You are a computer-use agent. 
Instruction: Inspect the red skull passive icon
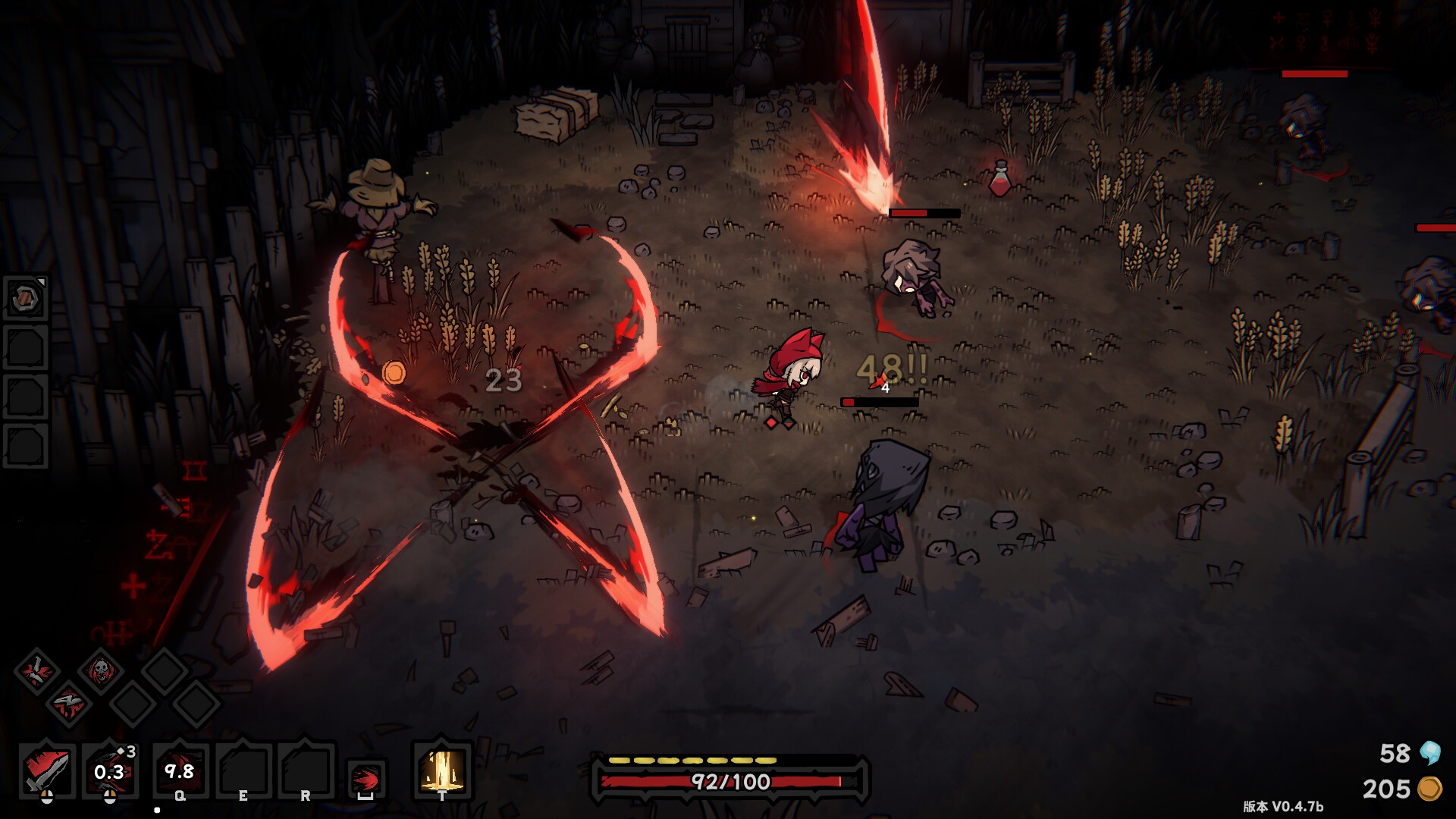(100, 670)
